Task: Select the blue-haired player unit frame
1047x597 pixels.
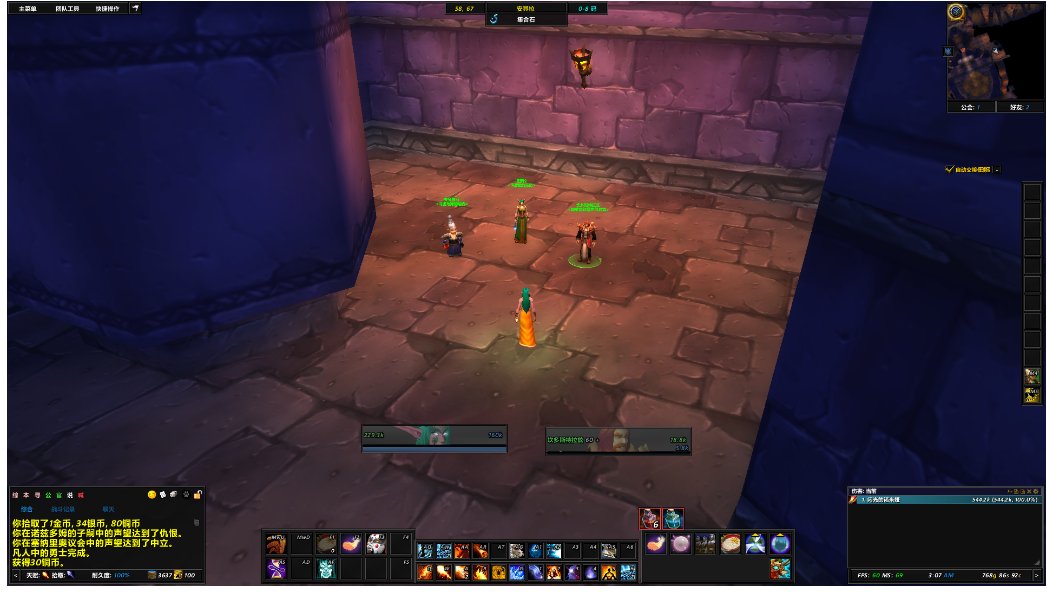Action: 435,438
